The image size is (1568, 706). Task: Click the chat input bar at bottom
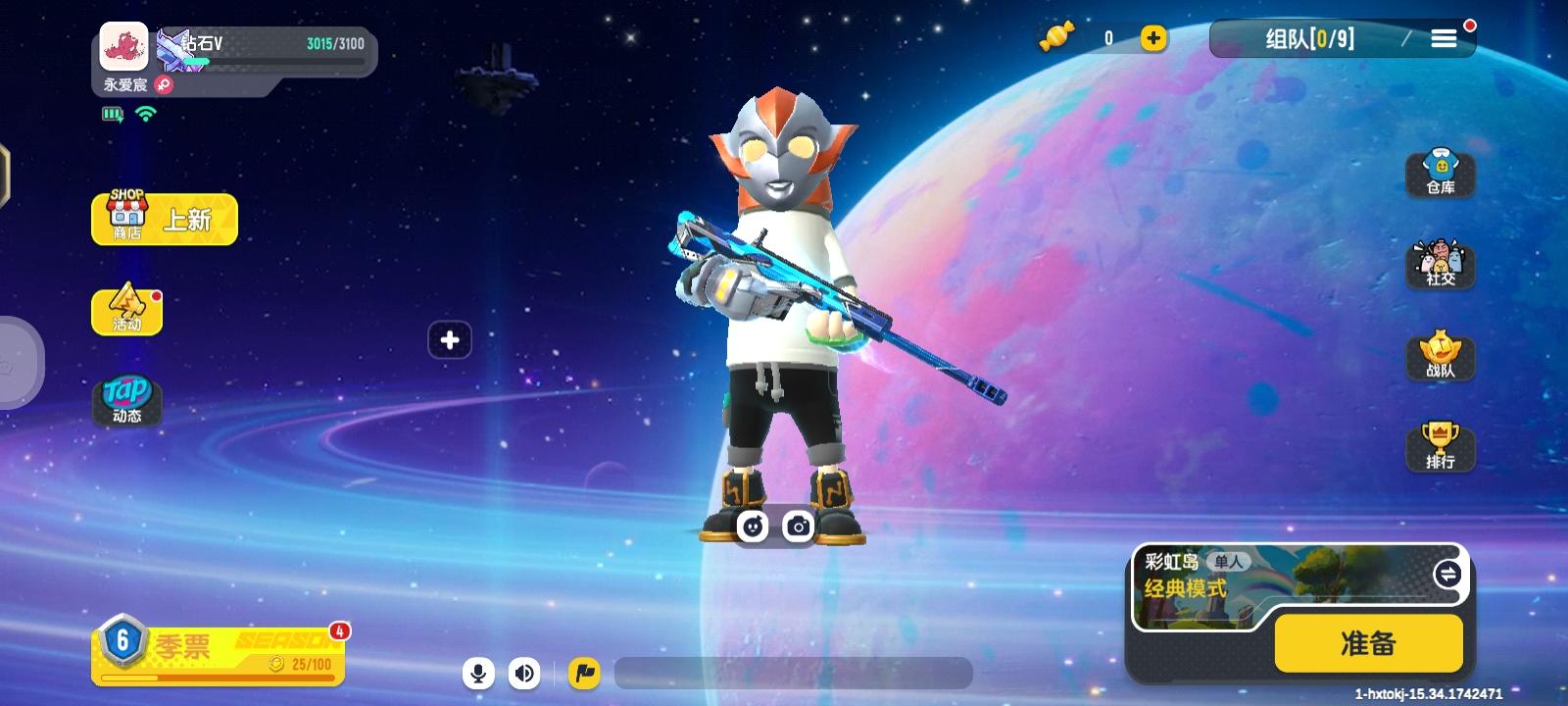click(x=794, y=674)
